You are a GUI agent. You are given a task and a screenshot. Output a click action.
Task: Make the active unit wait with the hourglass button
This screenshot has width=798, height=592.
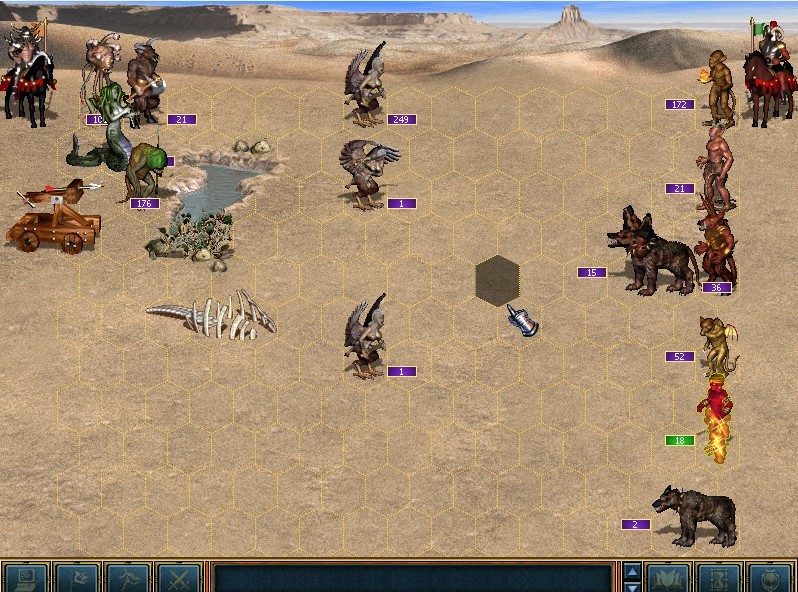(719, 578)
